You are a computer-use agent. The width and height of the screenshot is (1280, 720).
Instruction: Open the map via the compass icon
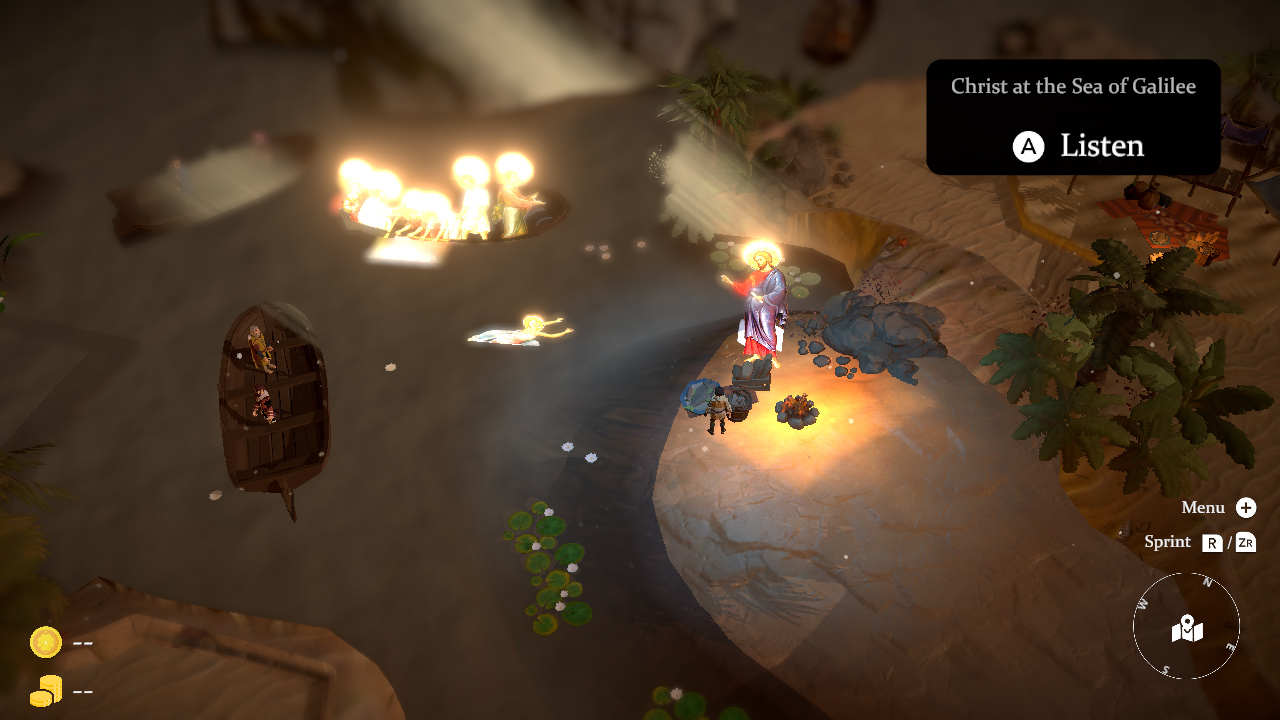1186,628
